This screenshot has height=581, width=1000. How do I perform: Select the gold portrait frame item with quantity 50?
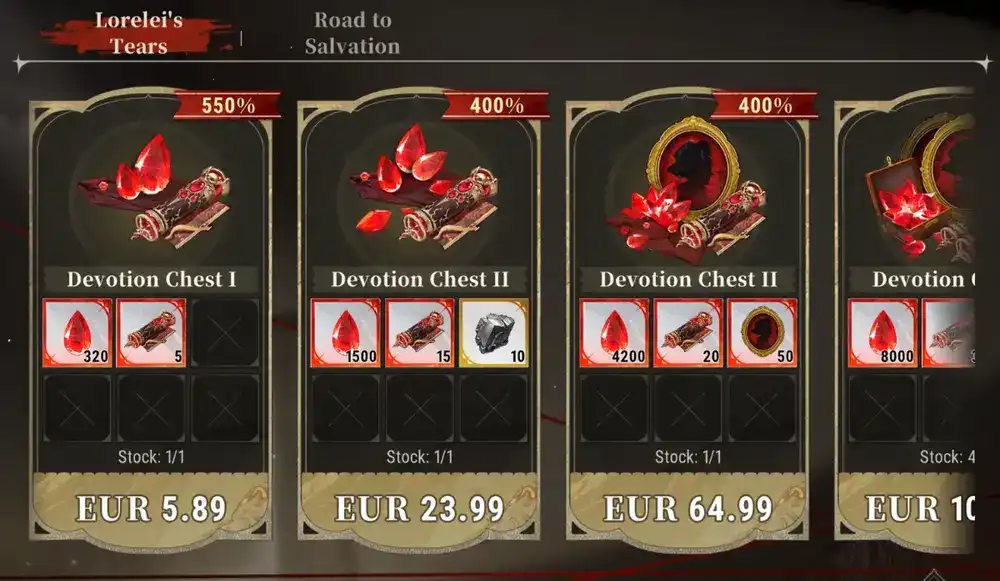762,332
